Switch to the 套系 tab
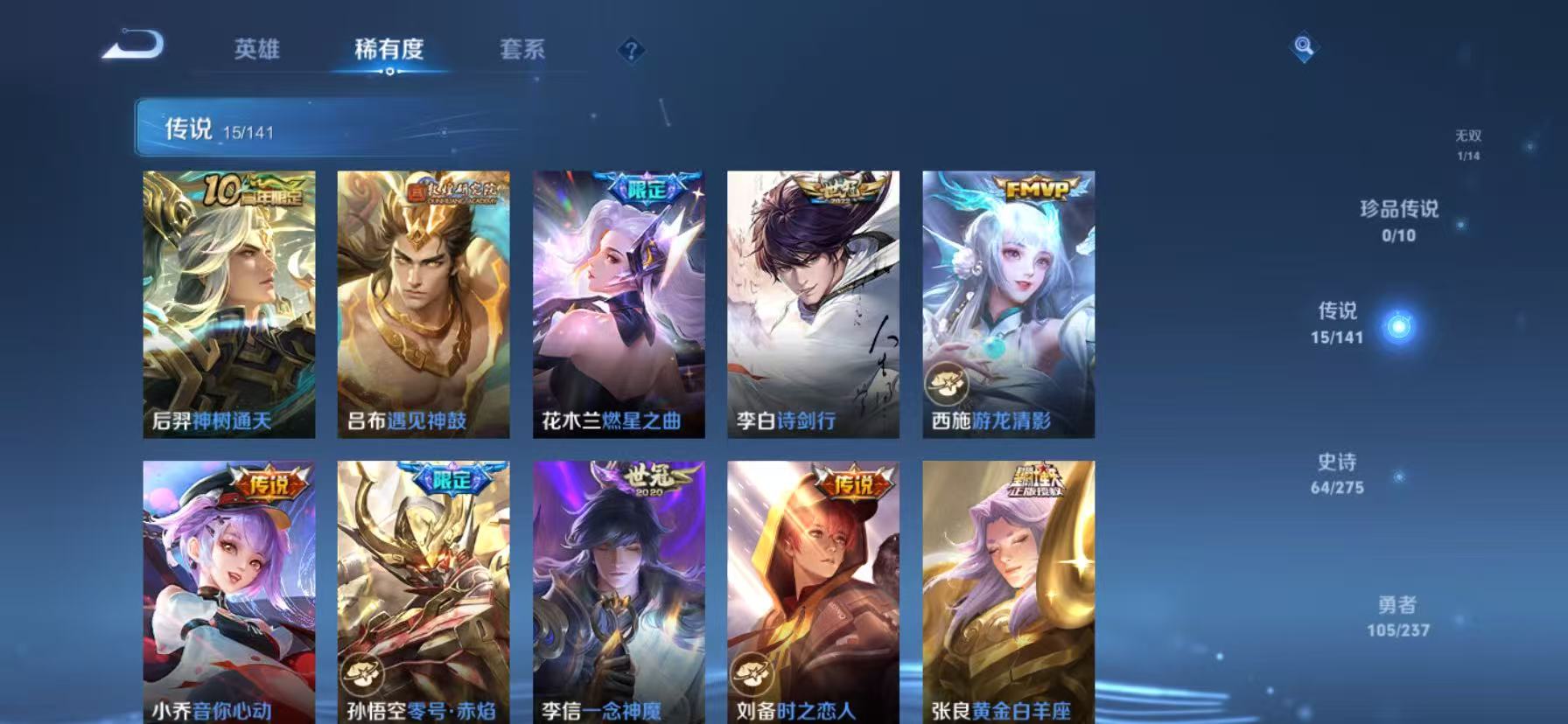The width and height of the screenshot is (1568, 724). pyautogui.click(x=522, y=50)
